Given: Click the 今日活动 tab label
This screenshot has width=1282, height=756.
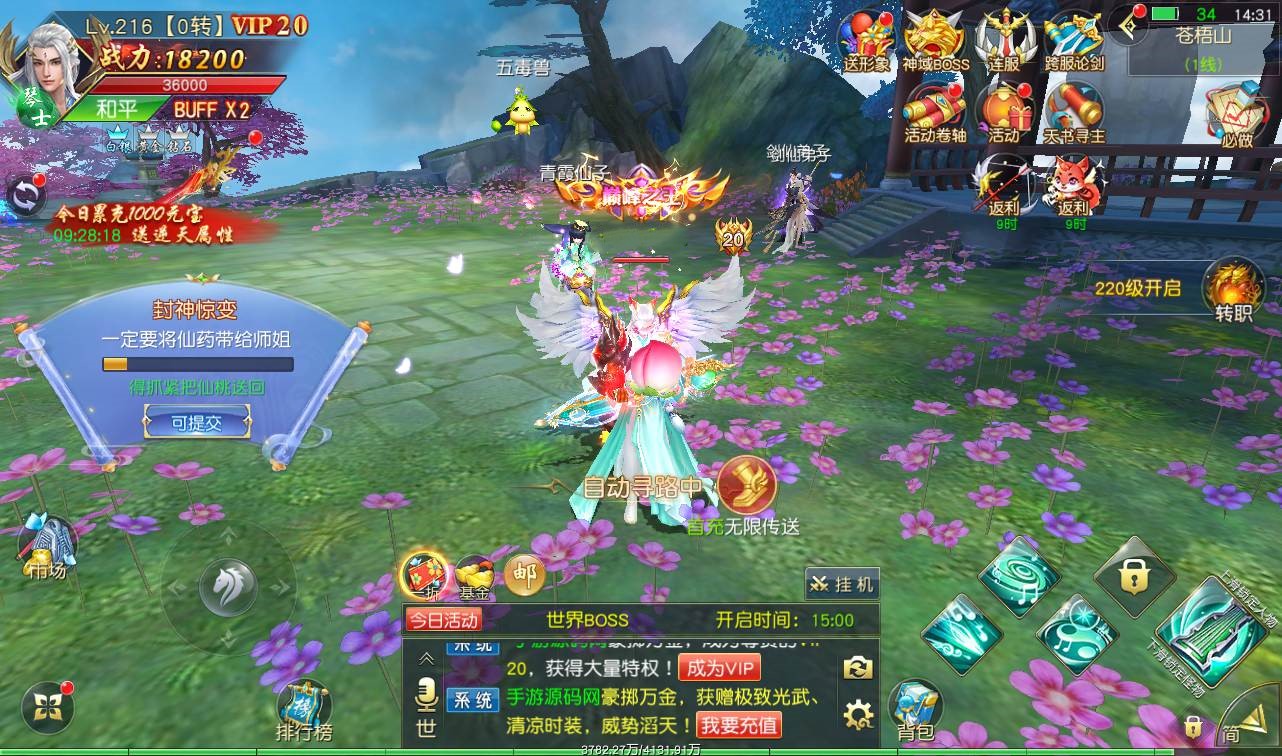Looking at the screenshot, I should coord(443,620).
